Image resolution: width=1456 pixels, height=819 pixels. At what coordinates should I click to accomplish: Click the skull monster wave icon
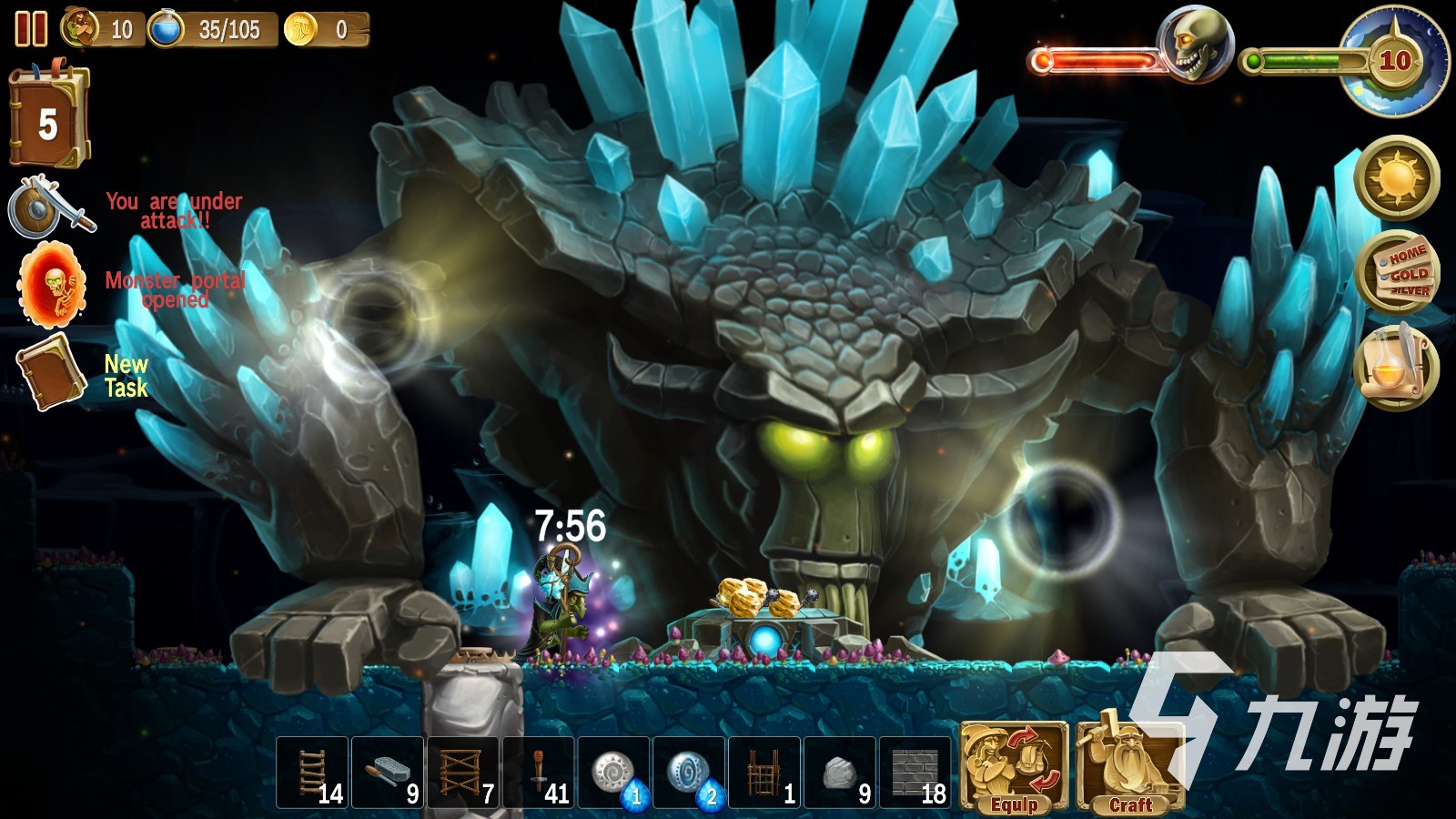(1194, 44)
